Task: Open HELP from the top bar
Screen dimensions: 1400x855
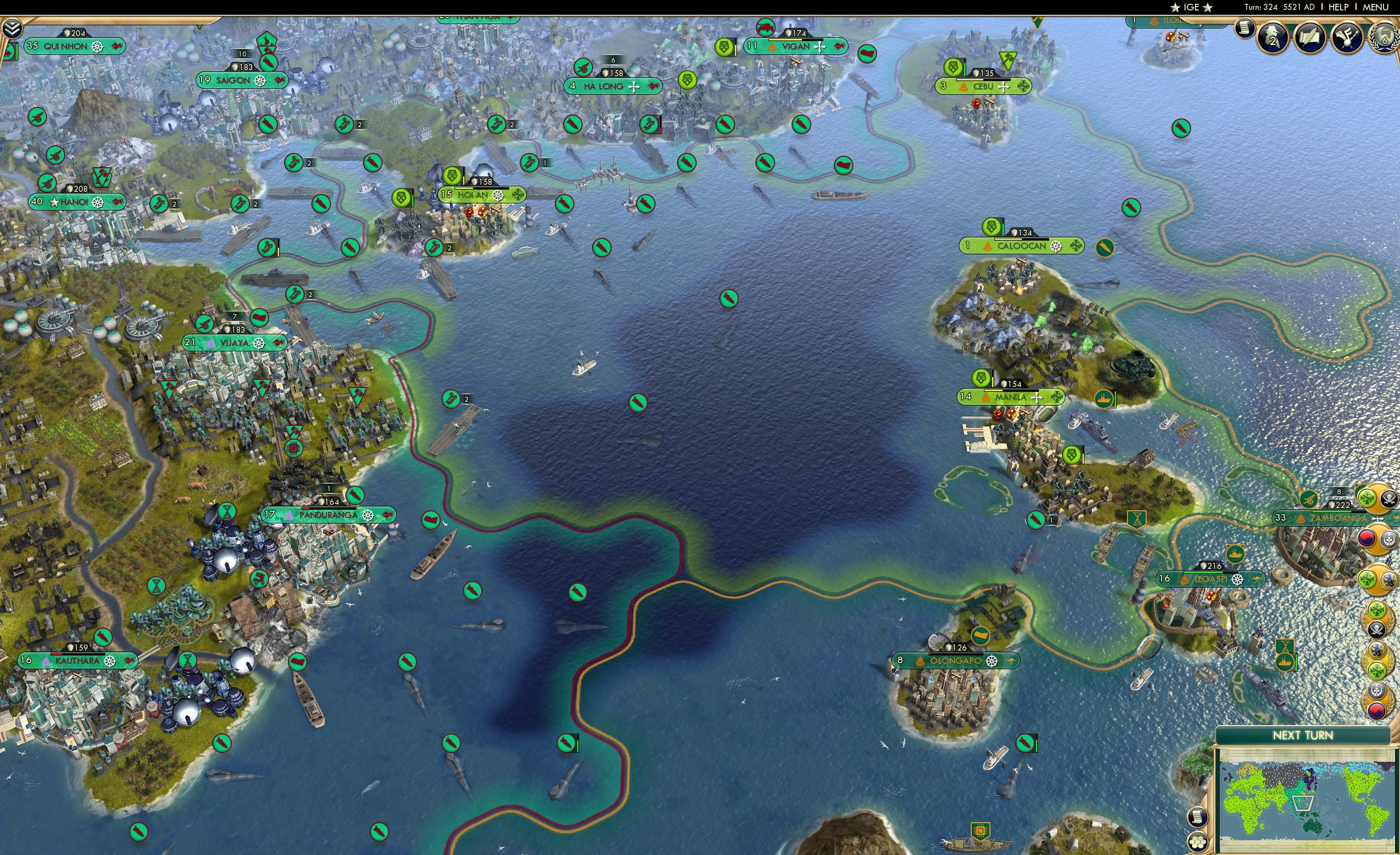Action: pyautogui.click(x=1340, y=7)
